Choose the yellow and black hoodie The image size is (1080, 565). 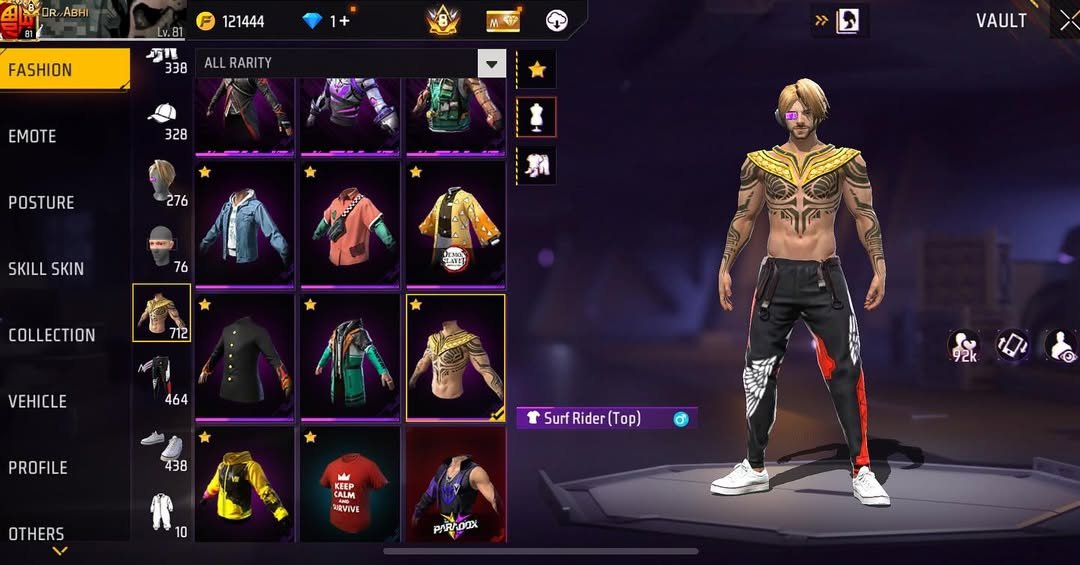coord(244,485)
